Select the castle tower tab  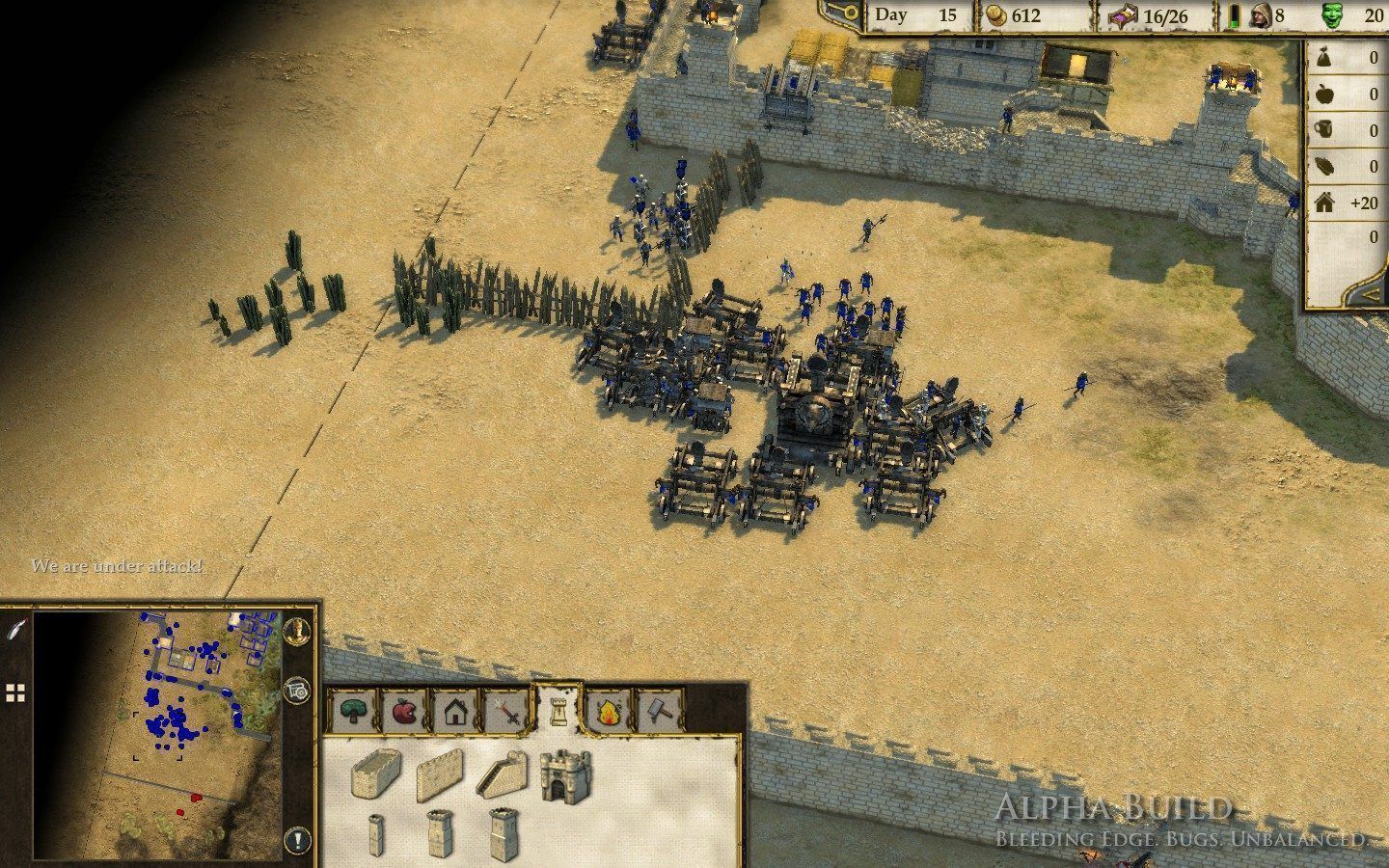(x=558, y=710)
